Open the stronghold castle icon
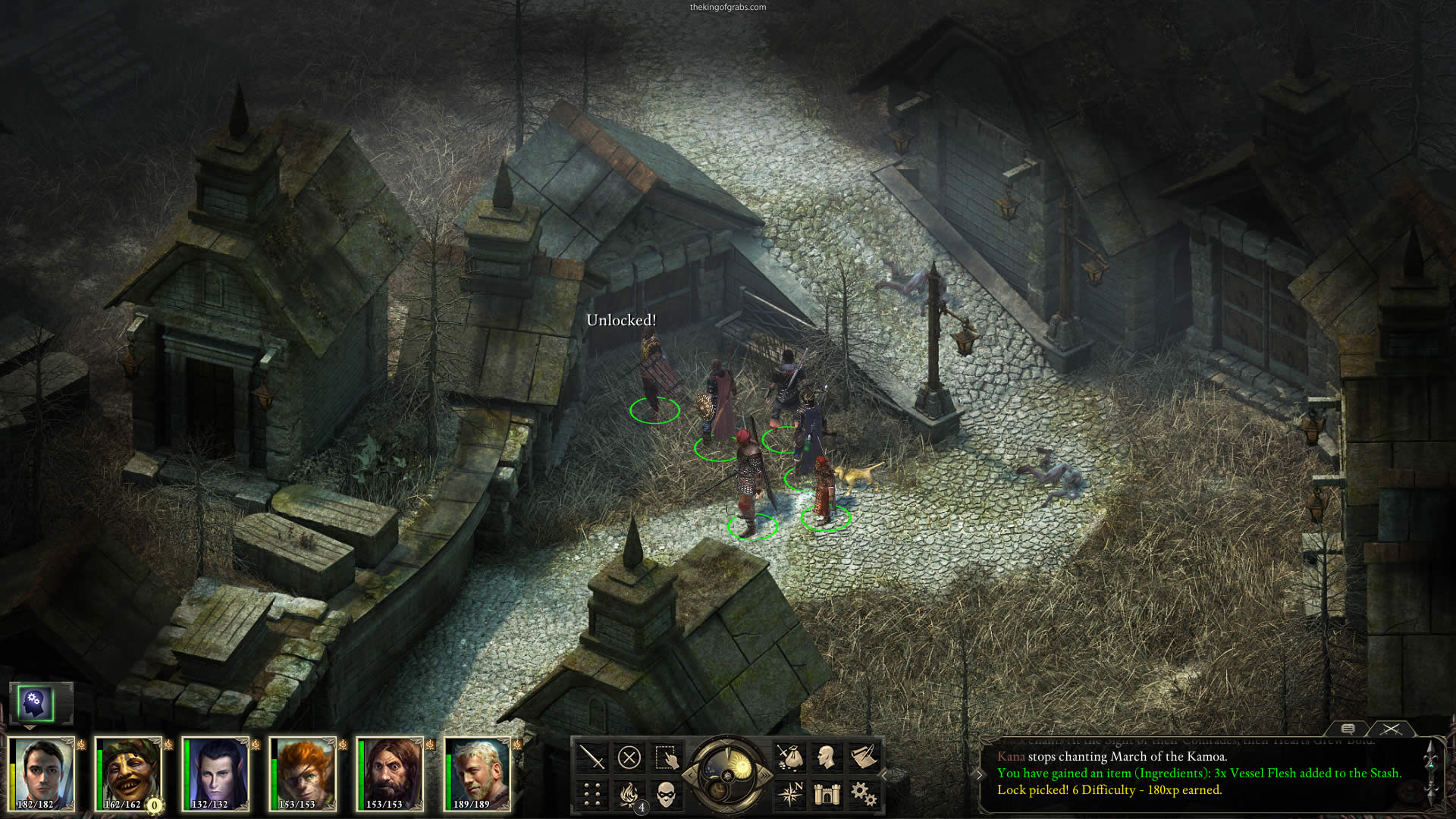 click(x=827, y=794)
